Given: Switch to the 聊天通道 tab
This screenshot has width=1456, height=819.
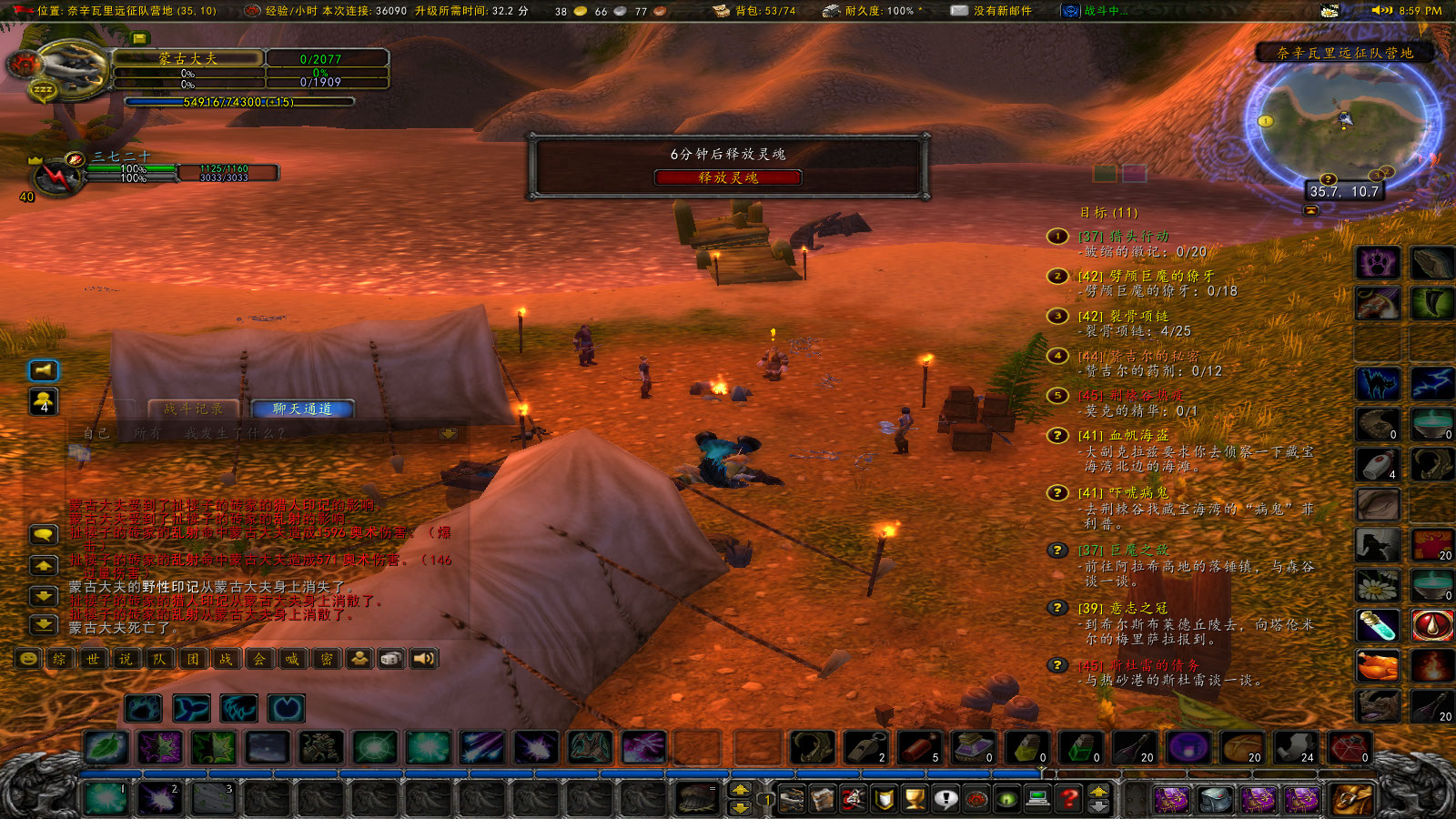Looking at the screenshot, I should [302, 409].
